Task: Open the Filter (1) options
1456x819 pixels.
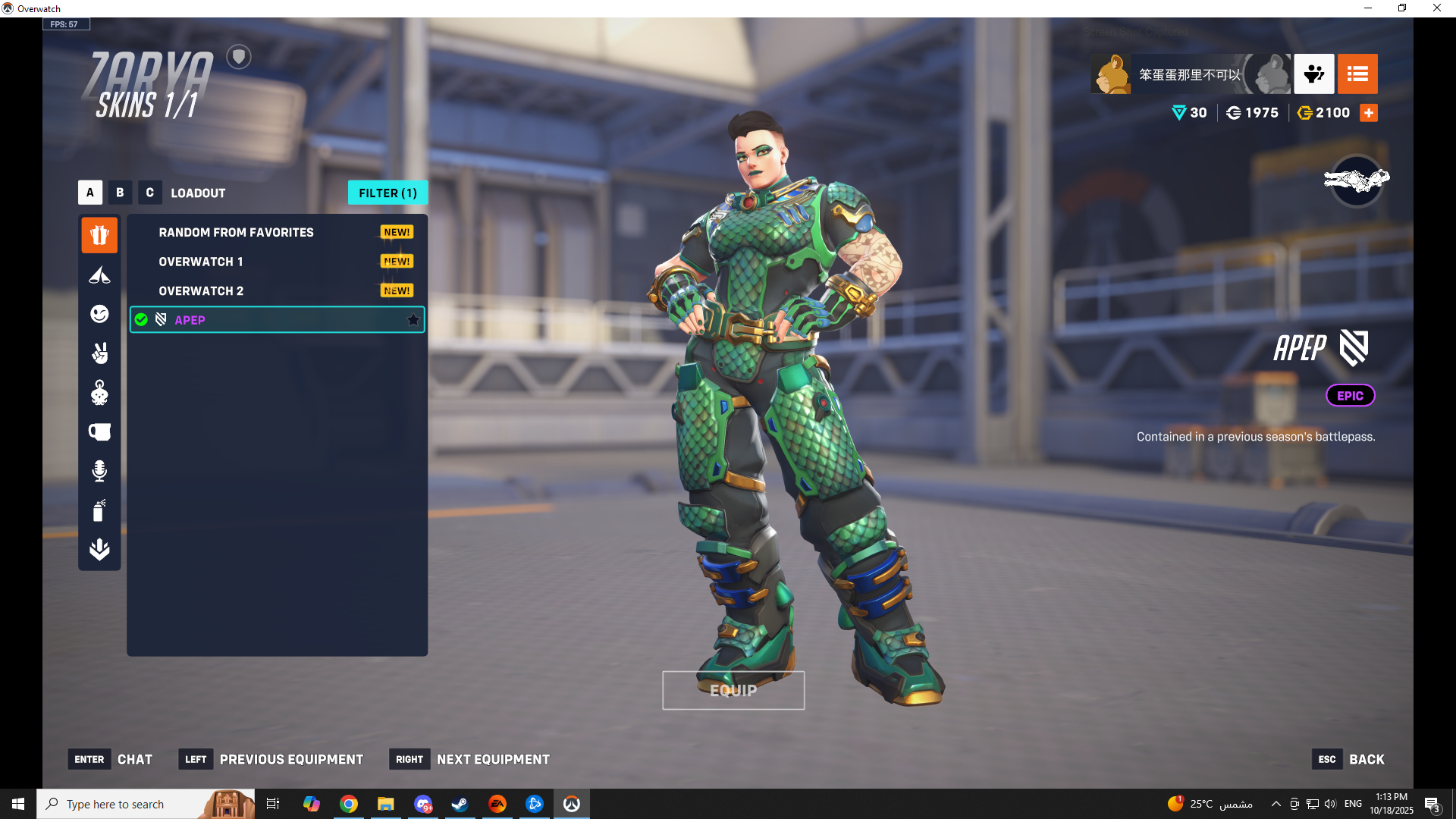Action: pyautogui.click(x=388, y=193)
